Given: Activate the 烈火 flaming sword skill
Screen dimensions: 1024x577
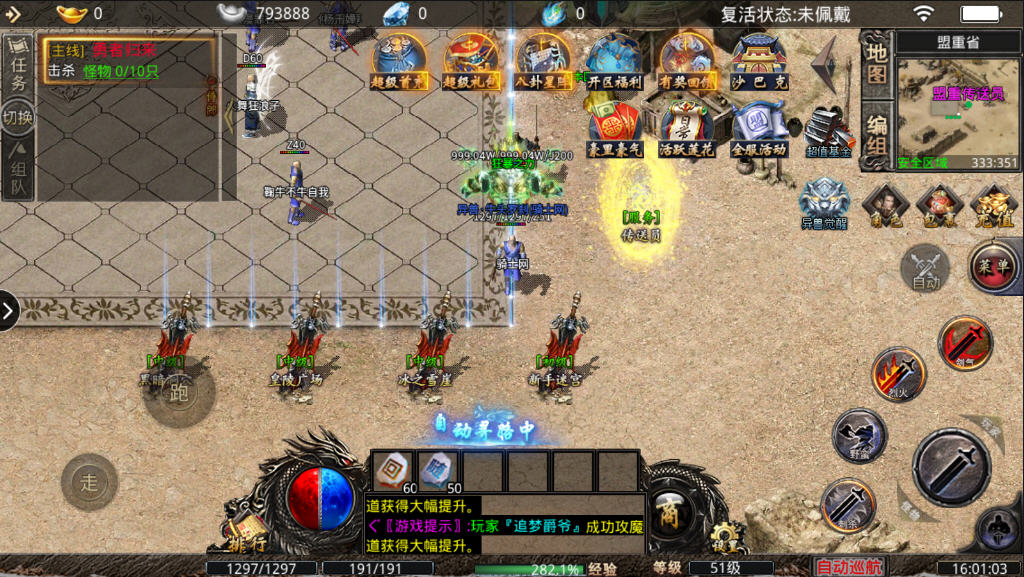Looking at the screenshot, I should pyautogui.click(x=898, y=374).
